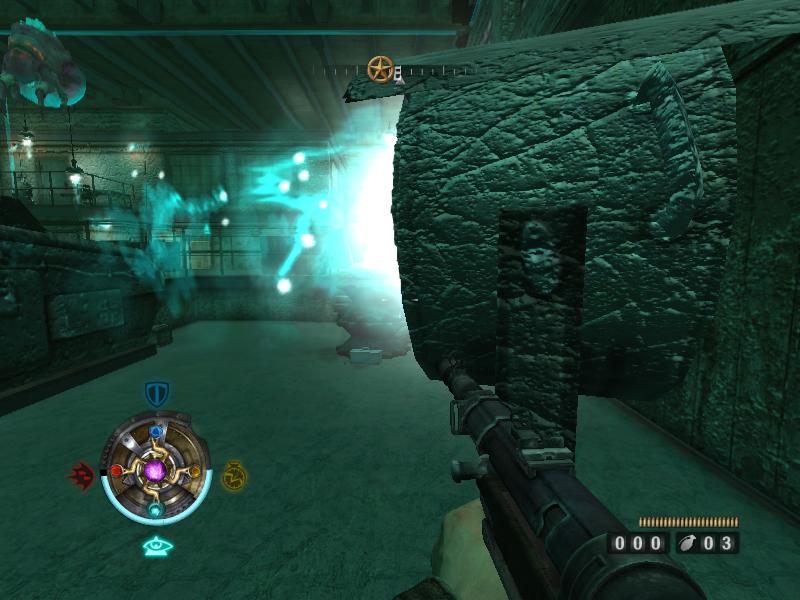Image resolution: width=800 pixels, height=600 pixels.
Task: Activate the blue Shield veil power
Action: coord(156,393)
